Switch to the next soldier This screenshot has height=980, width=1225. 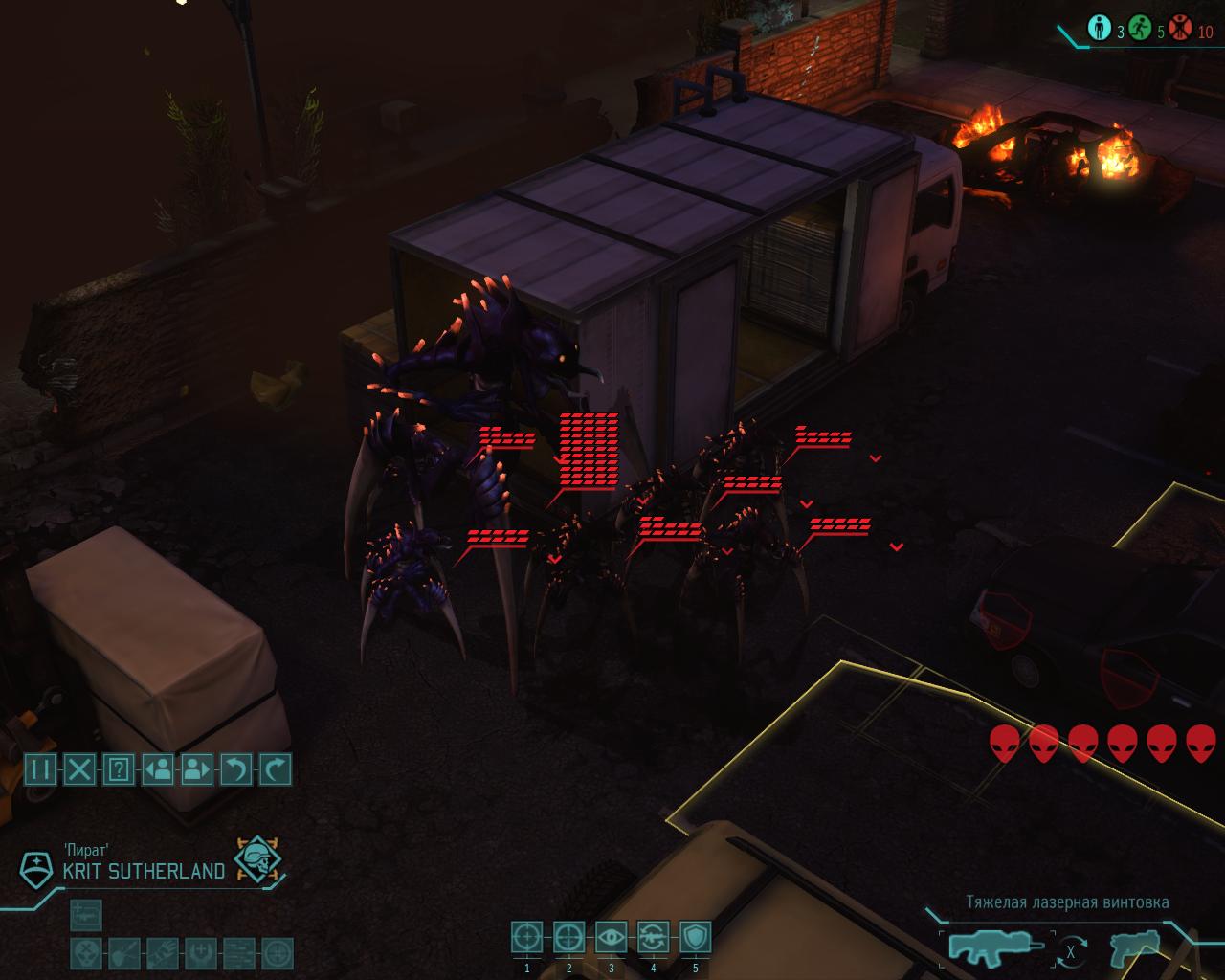click(197, 769)
